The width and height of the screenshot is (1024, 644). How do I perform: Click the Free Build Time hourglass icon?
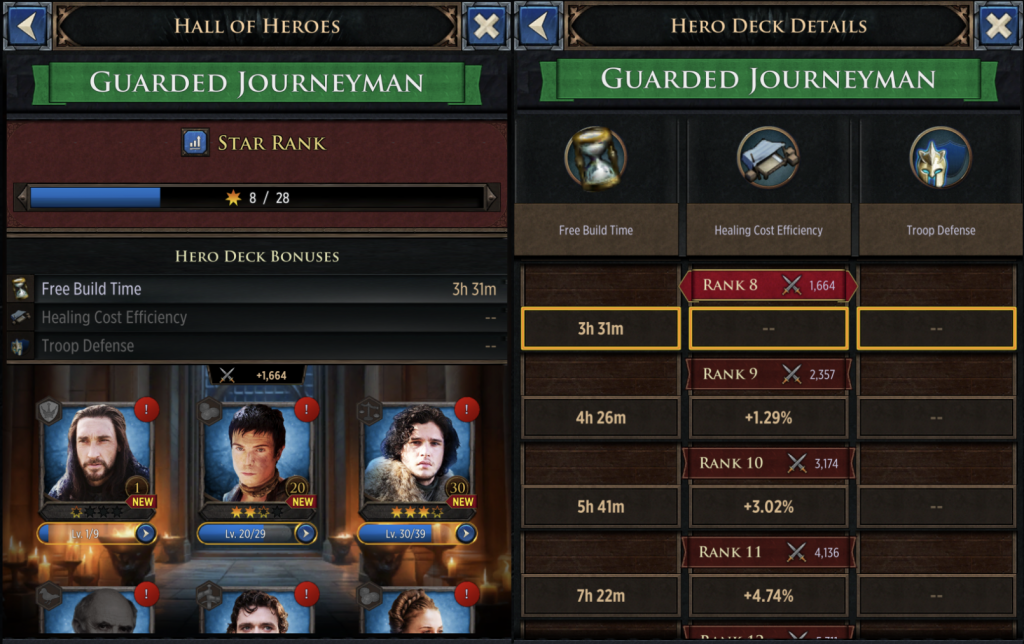pos(595,158)
